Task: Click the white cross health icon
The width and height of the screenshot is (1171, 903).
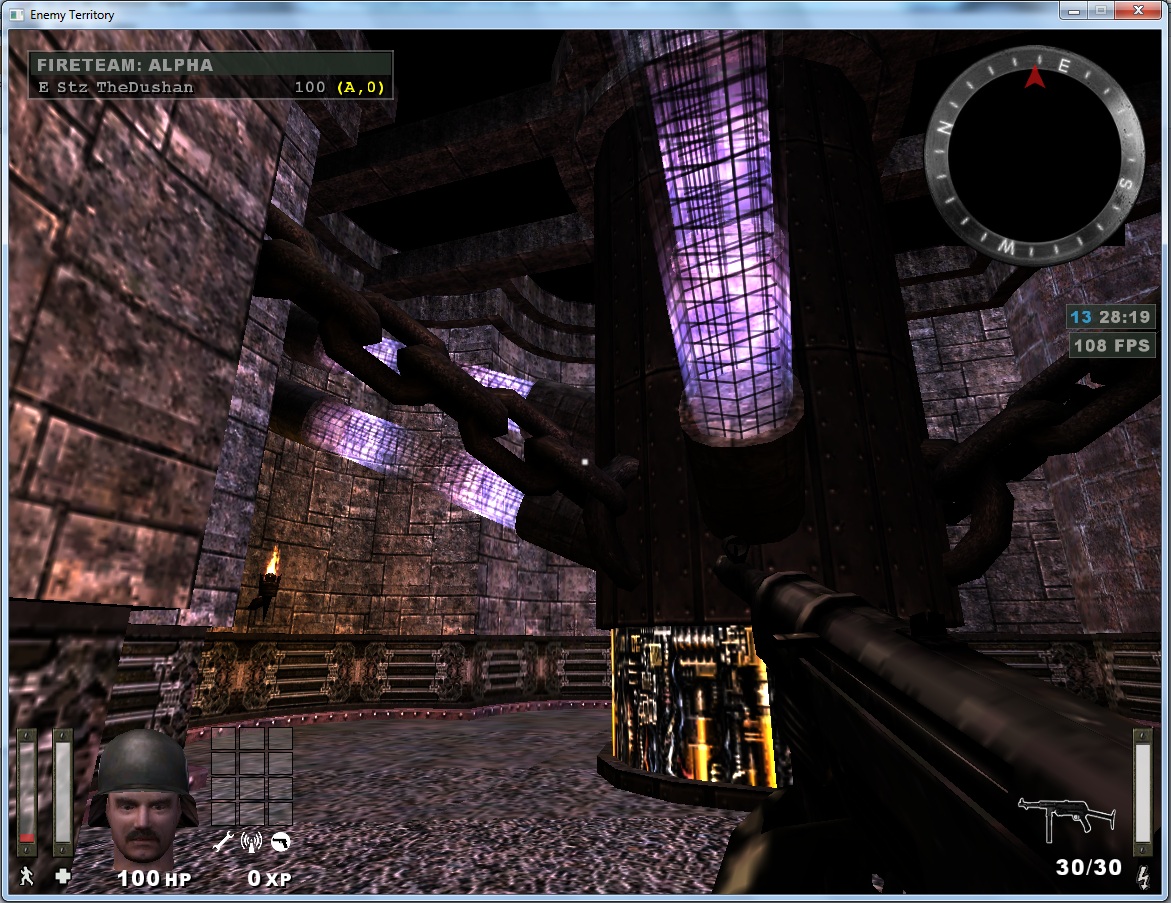Action: pos(63,877)
